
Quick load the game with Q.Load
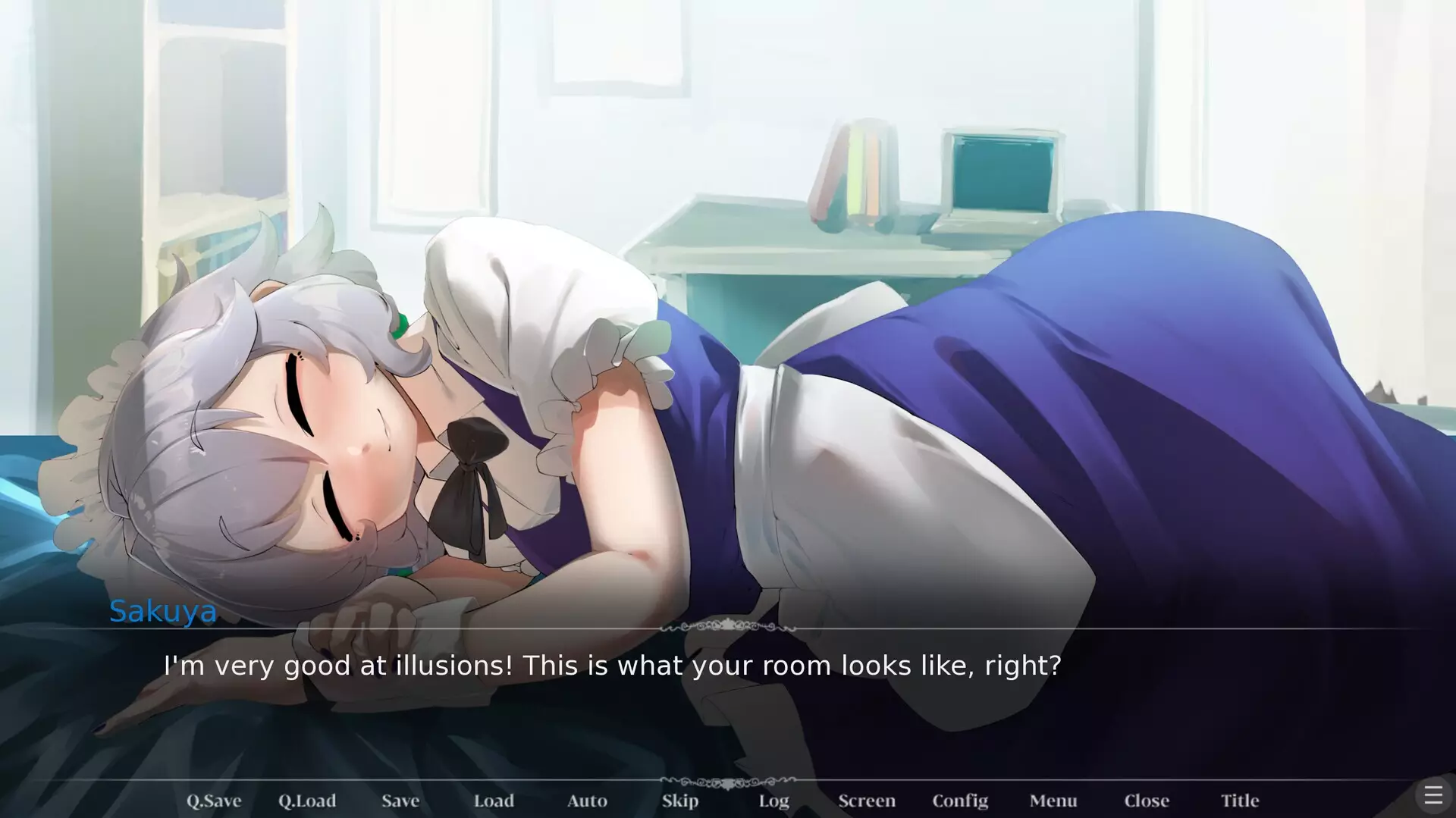point(307,801)
